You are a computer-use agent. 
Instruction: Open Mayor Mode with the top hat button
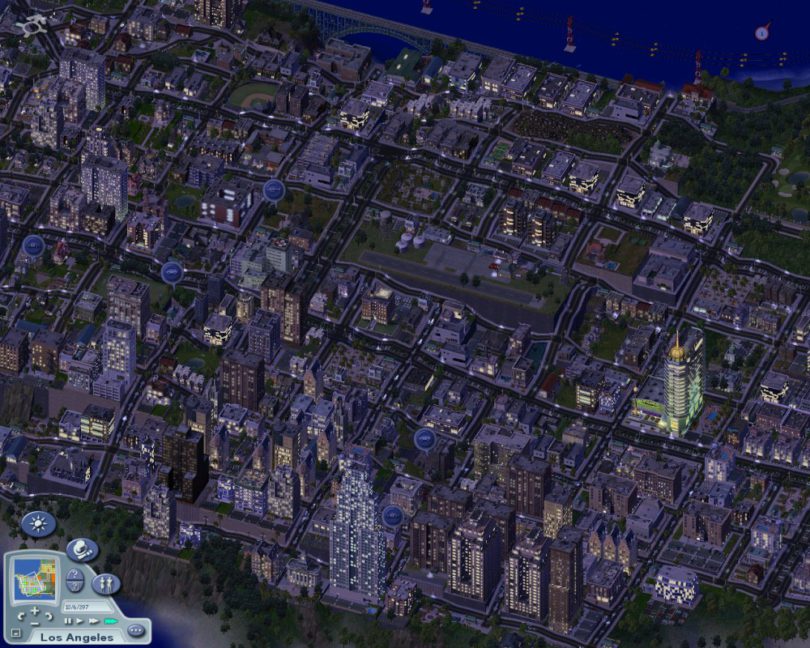point(82,549)
